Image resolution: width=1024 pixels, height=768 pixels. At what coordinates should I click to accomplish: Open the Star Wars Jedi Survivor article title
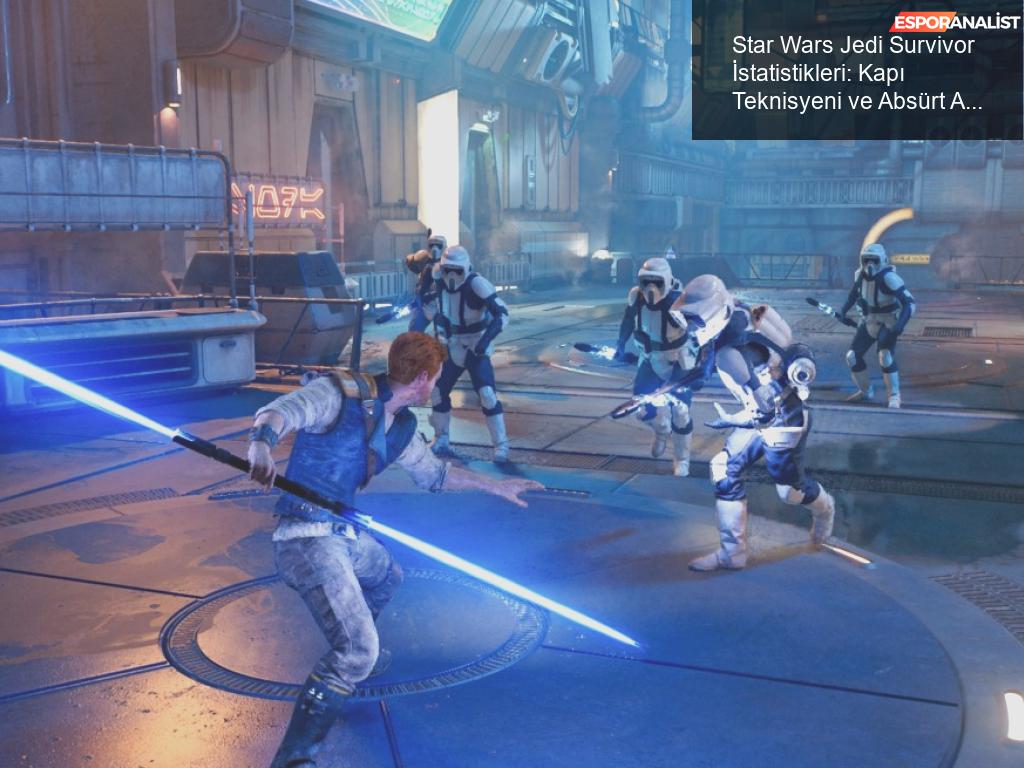[x=856, y=73]
